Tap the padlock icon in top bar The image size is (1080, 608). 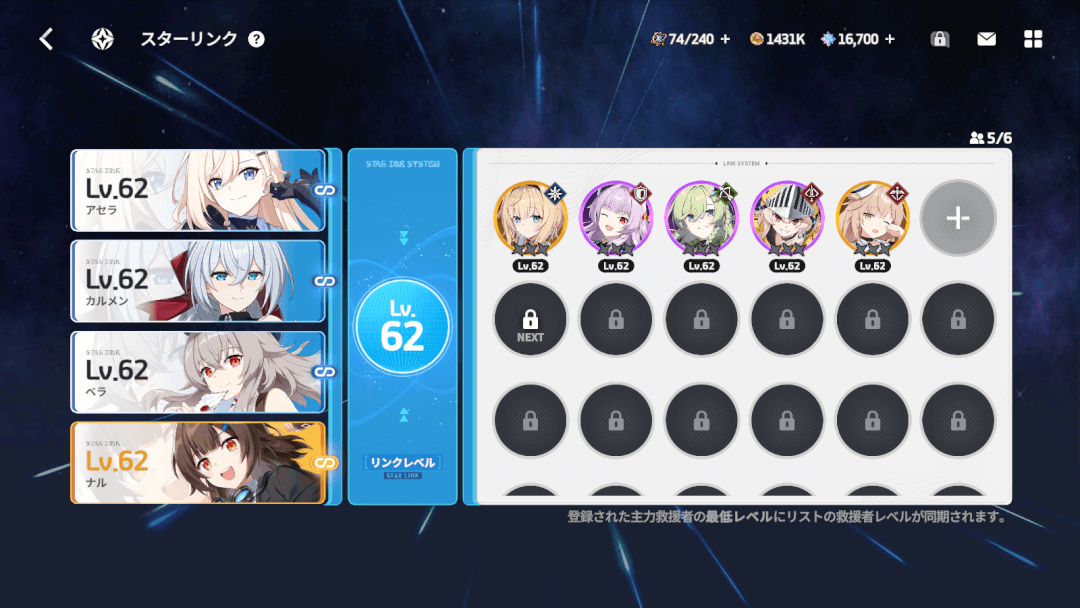(939, 39)
